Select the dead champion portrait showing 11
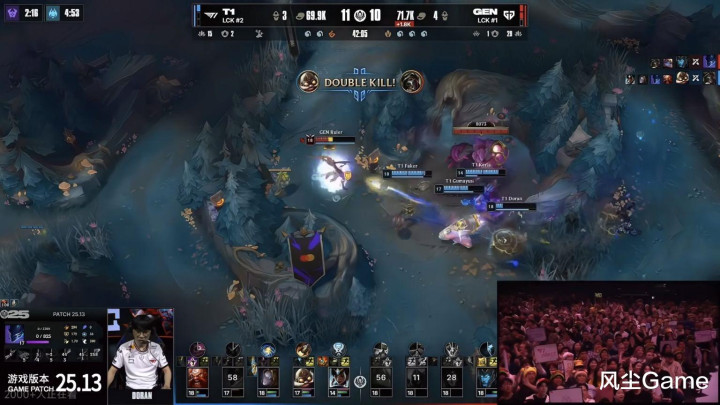 (x=416, y=377)
